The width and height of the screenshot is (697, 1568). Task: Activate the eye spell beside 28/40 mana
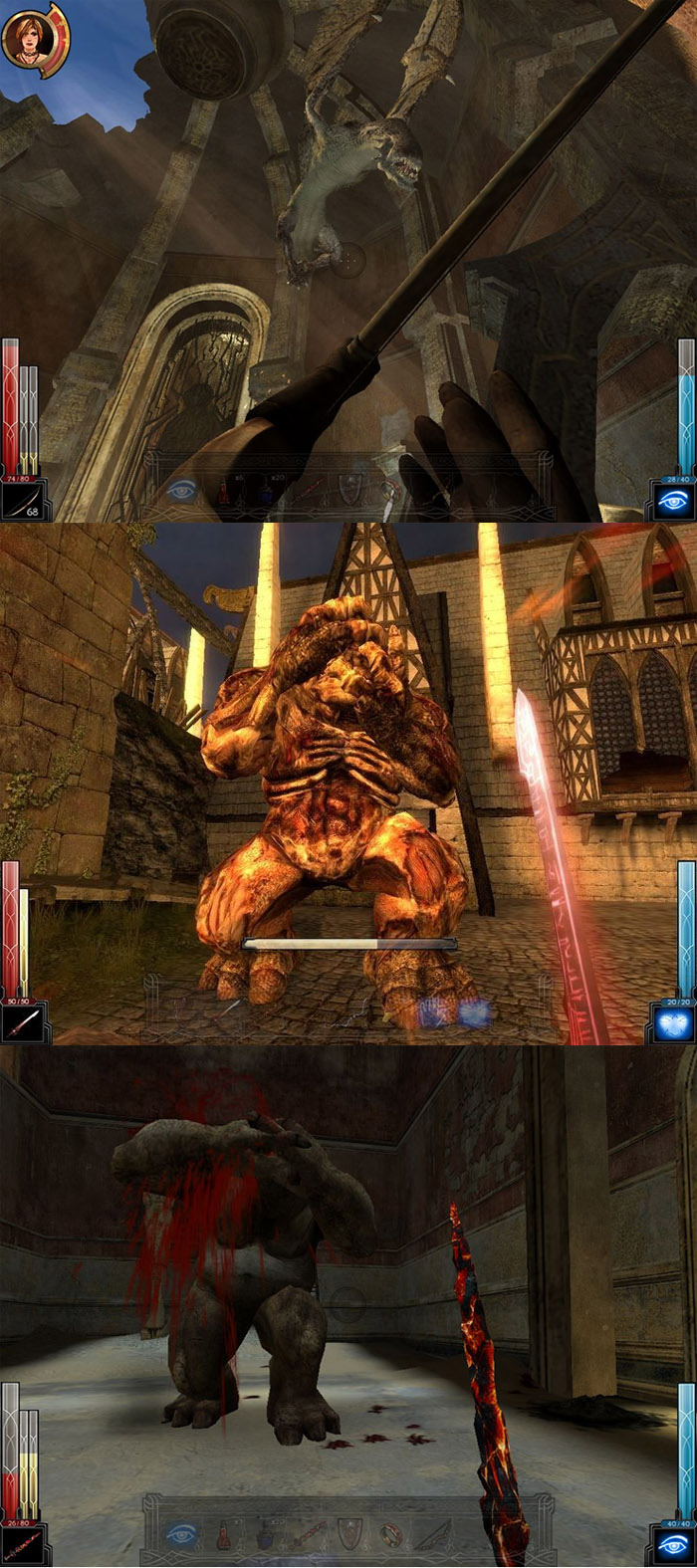click(673, 503)
